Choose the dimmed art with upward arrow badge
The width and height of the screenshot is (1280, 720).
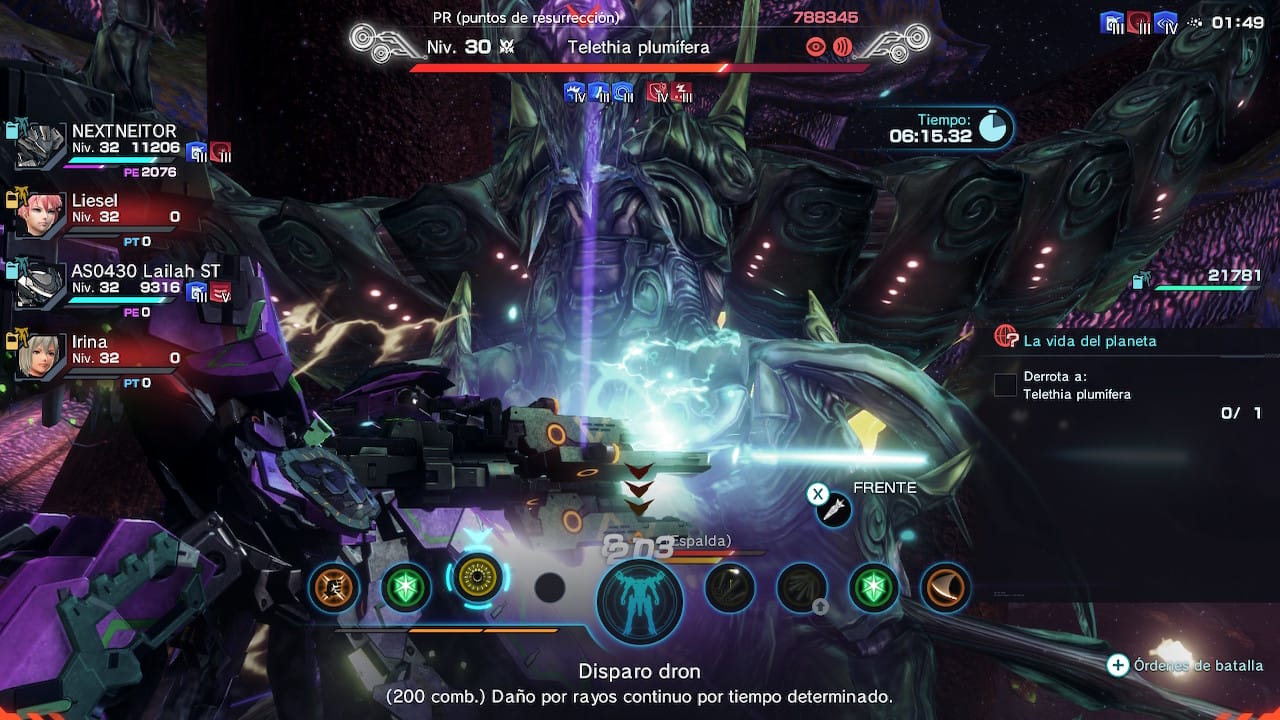pos(802,588)
